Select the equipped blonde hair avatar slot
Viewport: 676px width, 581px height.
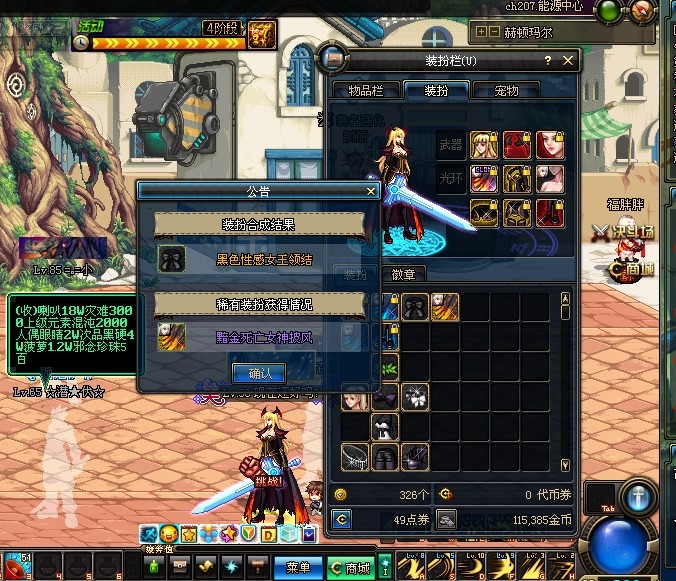click(x=483, y=146)
